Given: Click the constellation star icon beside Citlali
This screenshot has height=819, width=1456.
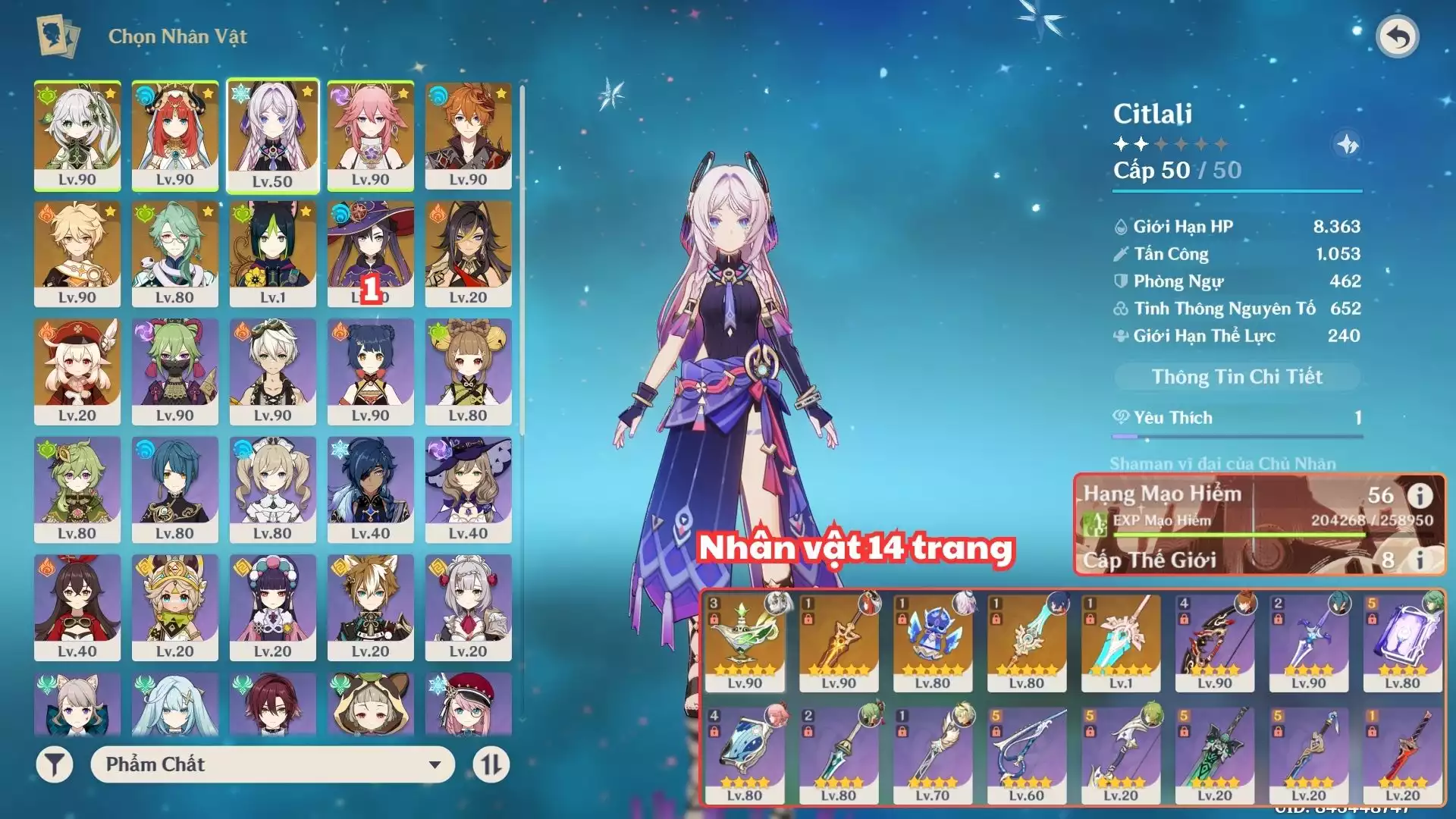Looking at the screenshot, I should click(x=1347, y=144).
